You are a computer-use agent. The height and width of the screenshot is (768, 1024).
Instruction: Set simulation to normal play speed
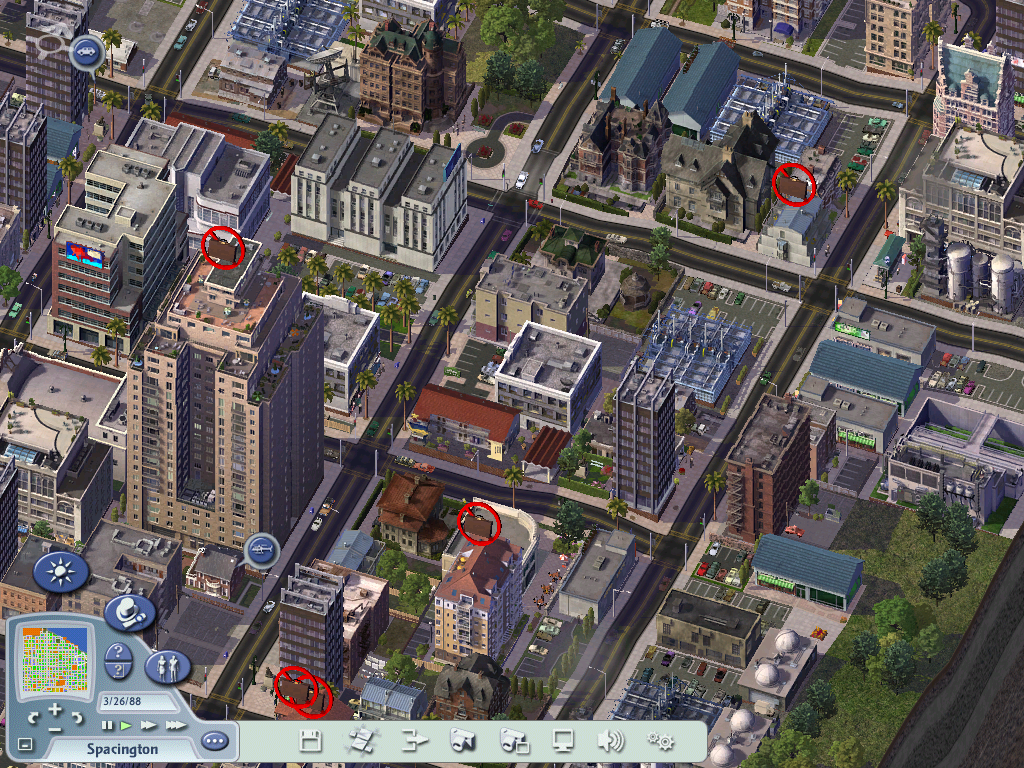point(126,724)
